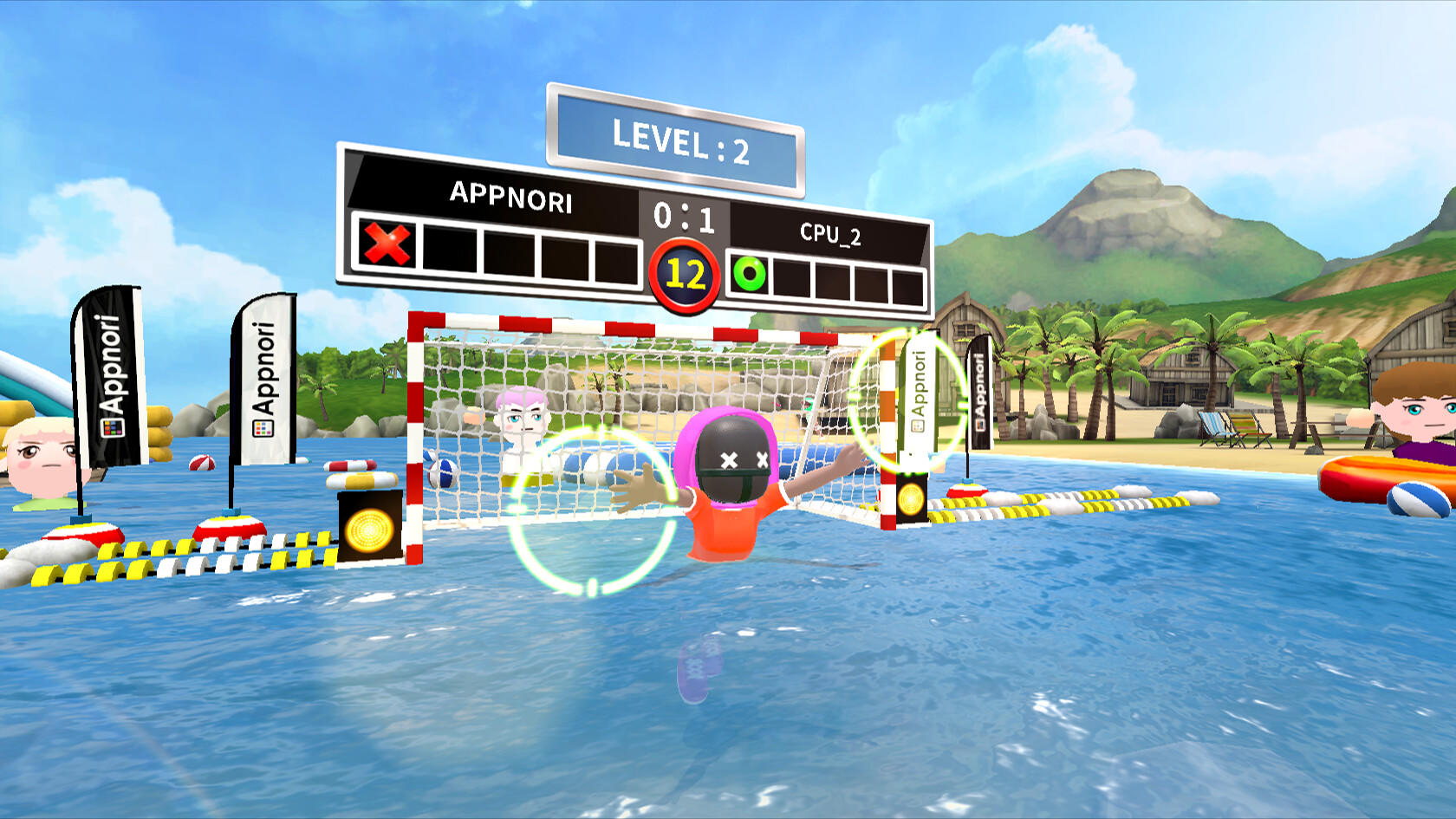Viewport: 1456px width, 819px height.
Task: Expand the LEVEL : 2 banner panel
Action: (676, 133)
